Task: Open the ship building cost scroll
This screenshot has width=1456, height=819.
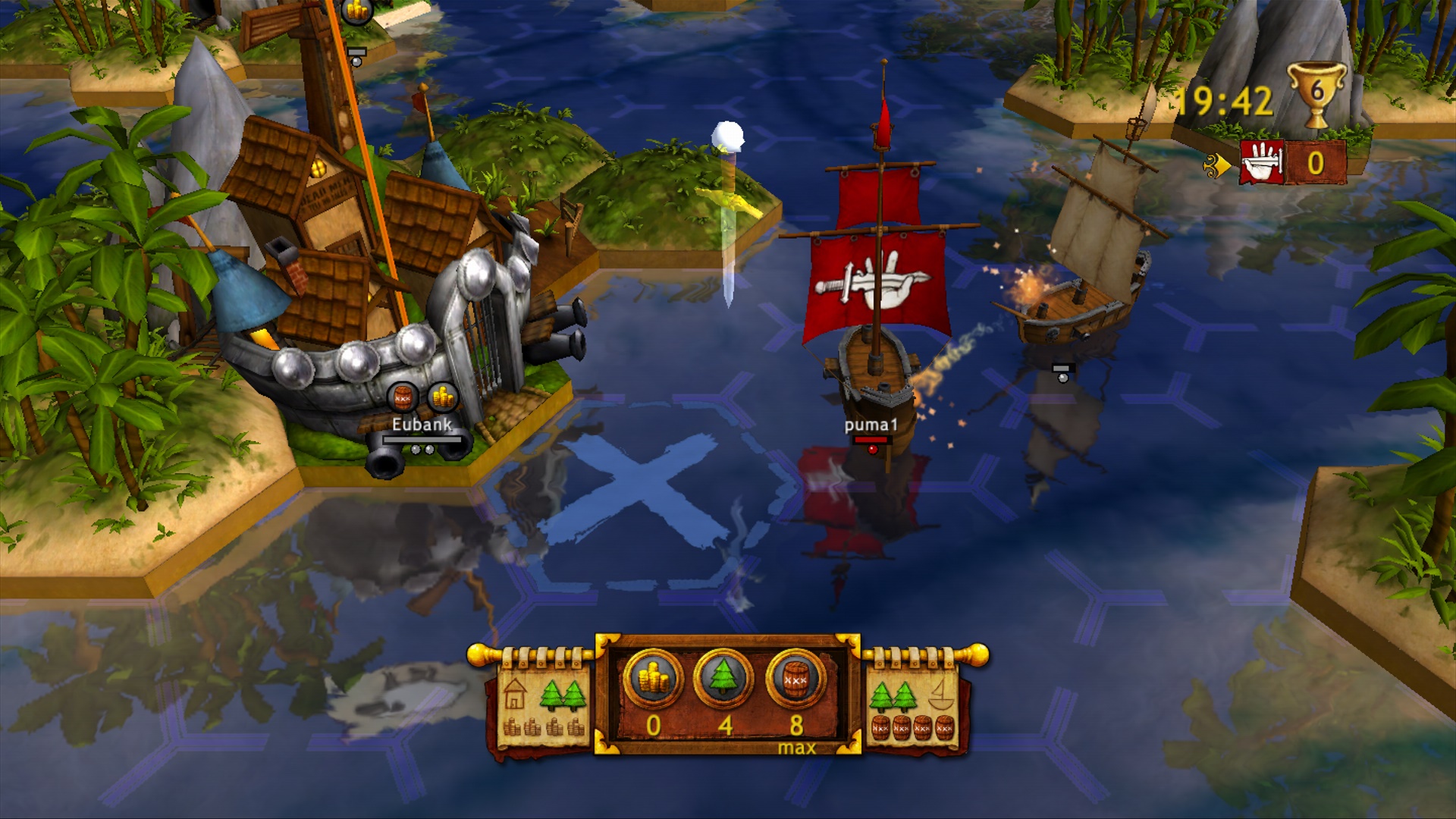Action: pyautogui.click(x=913, y=705)
